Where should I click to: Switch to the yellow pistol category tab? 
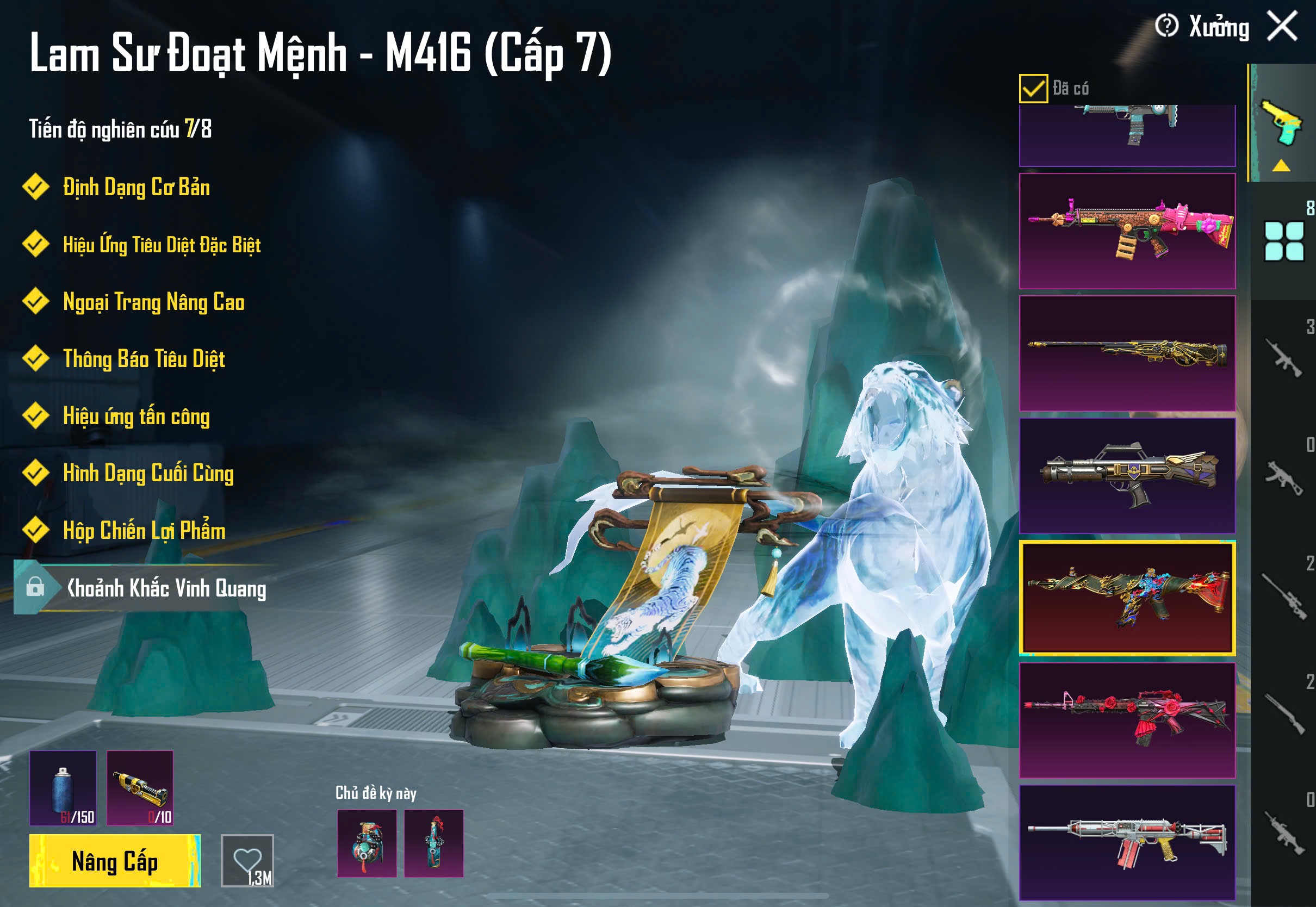(x=1281, y=123)
